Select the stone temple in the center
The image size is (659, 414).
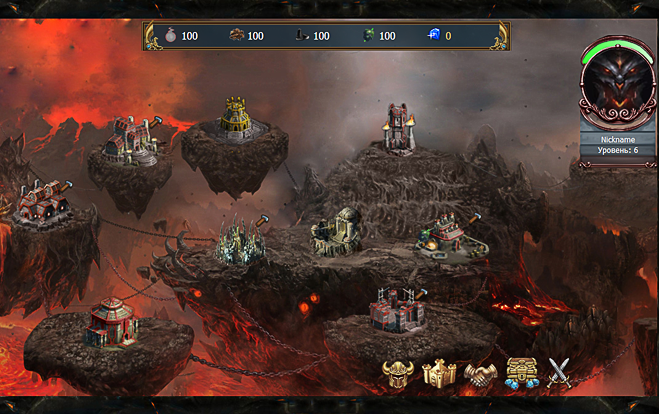(336, 232)
